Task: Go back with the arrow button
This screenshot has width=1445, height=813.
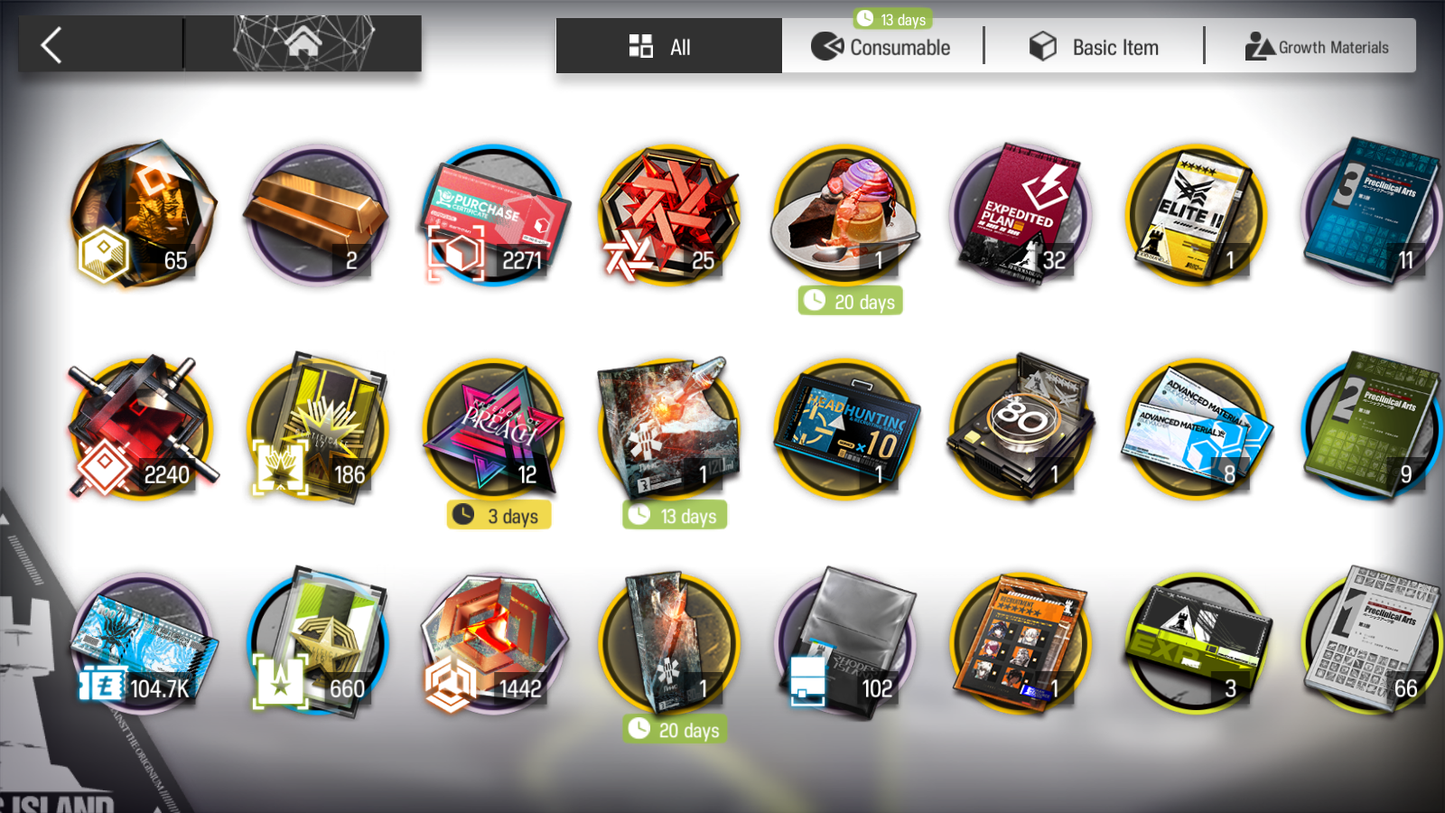Action: [52, 45]
